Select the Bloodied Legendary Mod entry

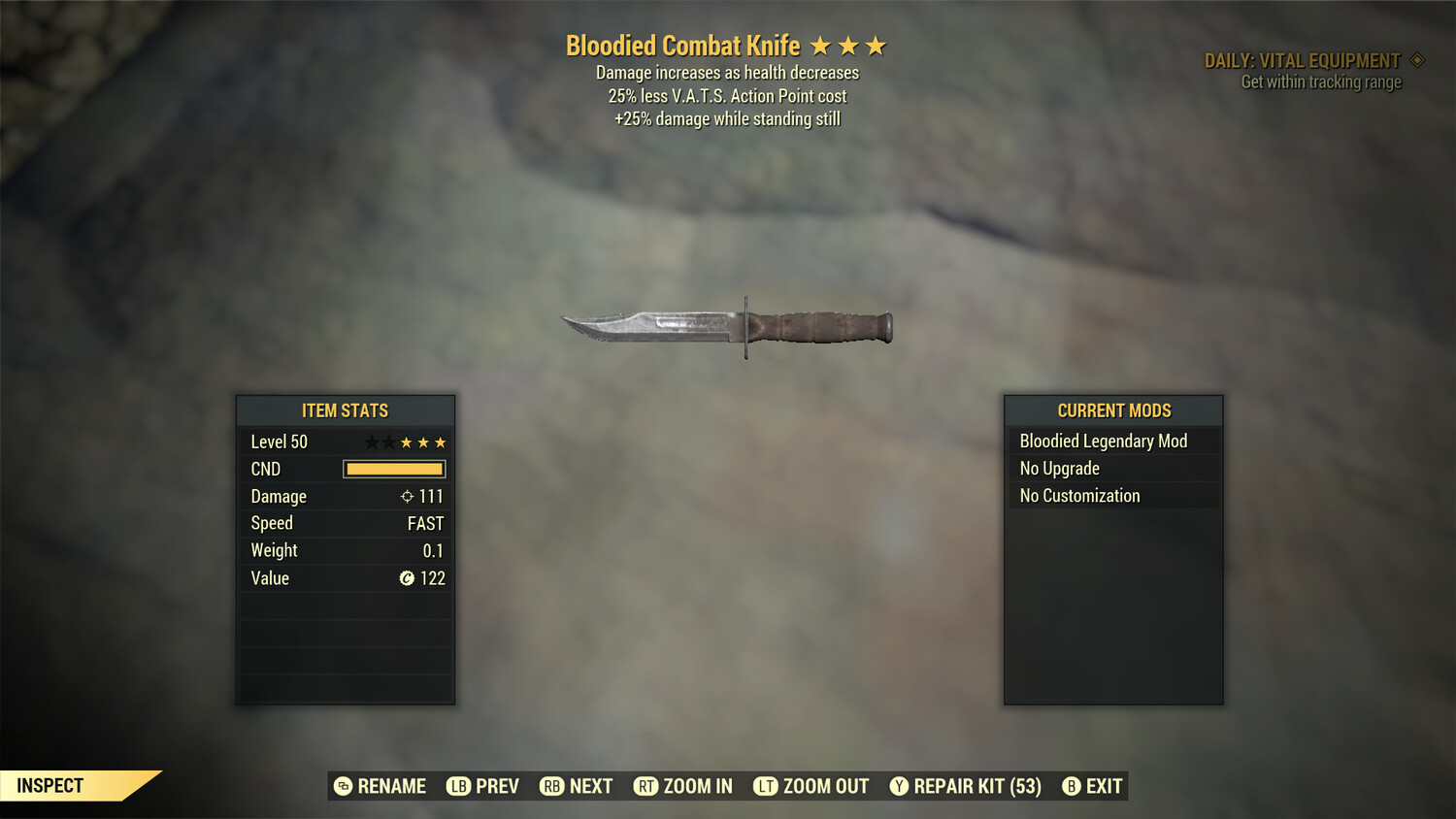point(1112,442)
